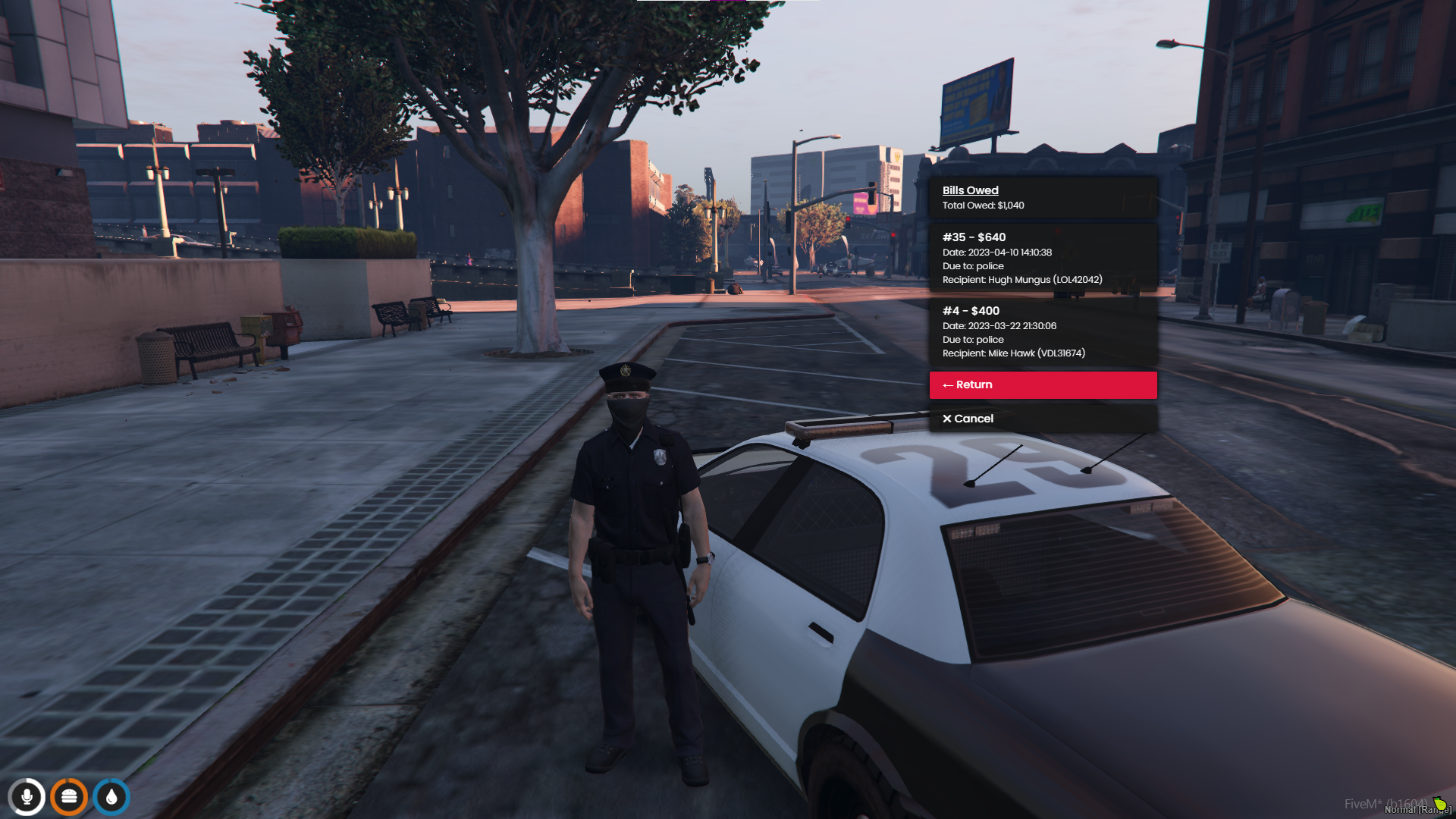Screen dimensions: 1456x819
Task: Select bill #35 for $640
Action: point(1043,258)
